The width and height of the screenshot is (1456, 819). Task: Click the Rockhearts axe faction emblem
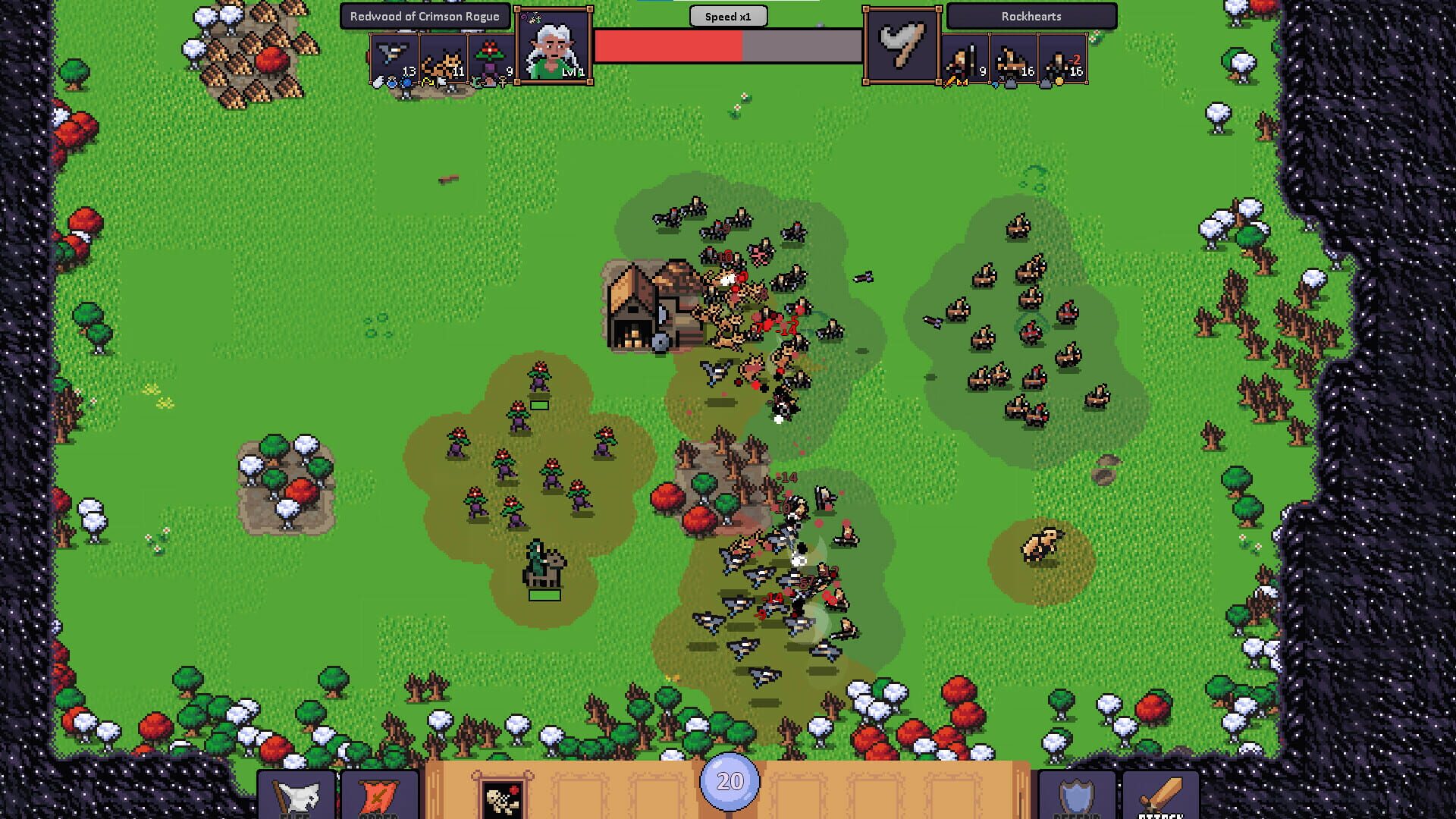901,45
